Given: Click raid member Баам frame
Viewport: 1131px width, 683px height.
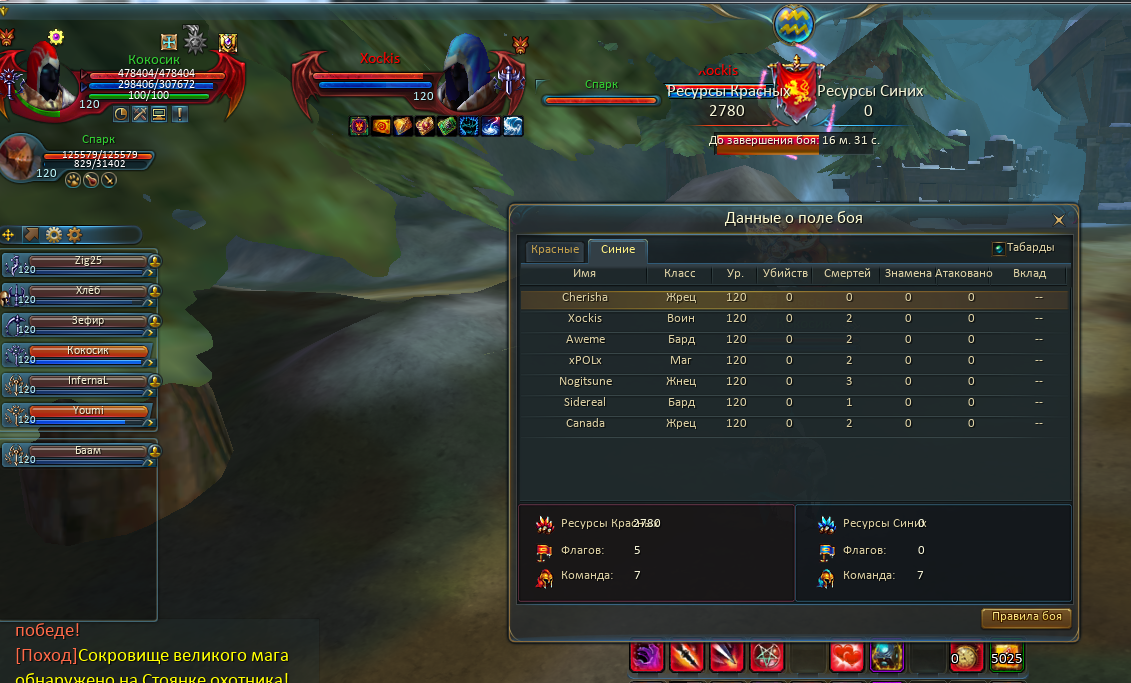Looking at the screenshot, I should pyautogui.click(x=88, y=452).
